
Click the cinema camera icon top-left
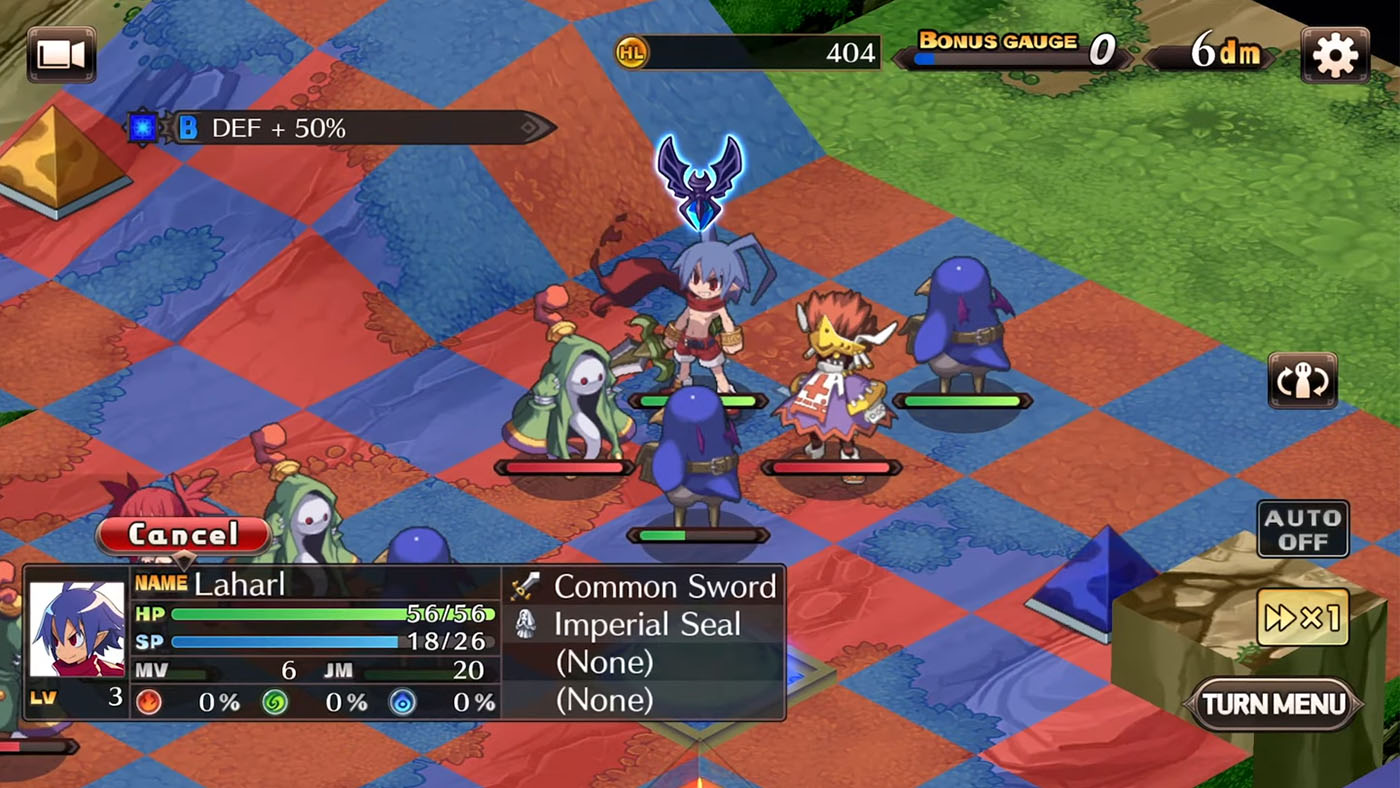point(60,52)
